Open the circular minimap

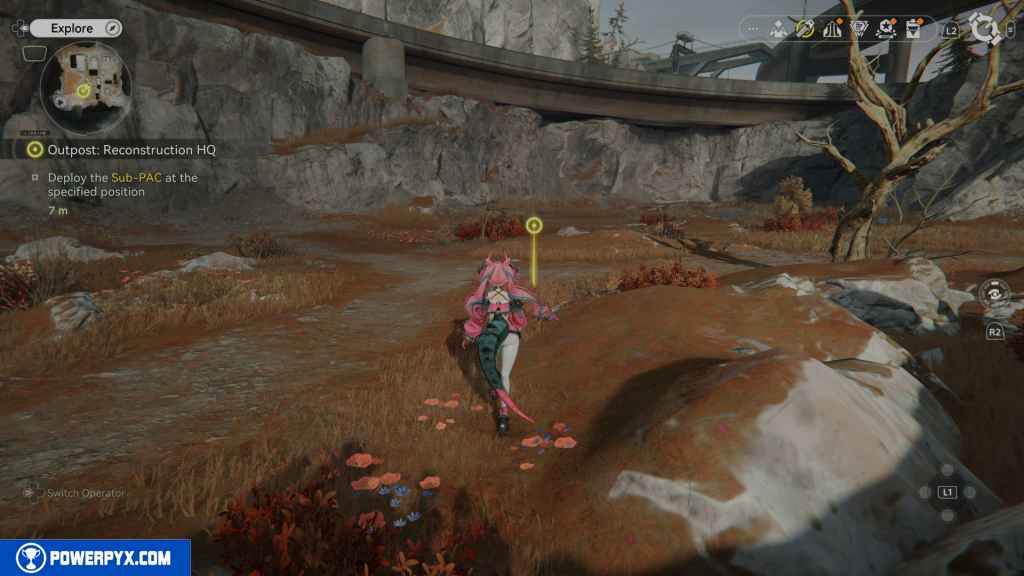click(x=85, y=89)
